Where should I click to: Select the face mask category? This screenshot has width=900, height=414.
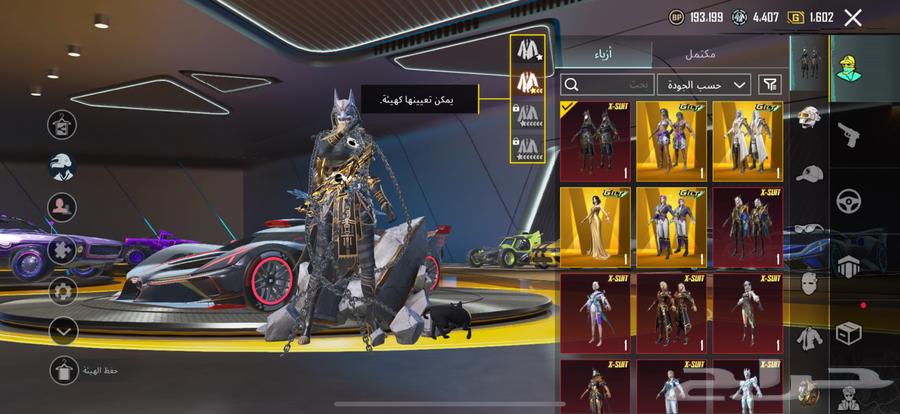click(809, 283)
